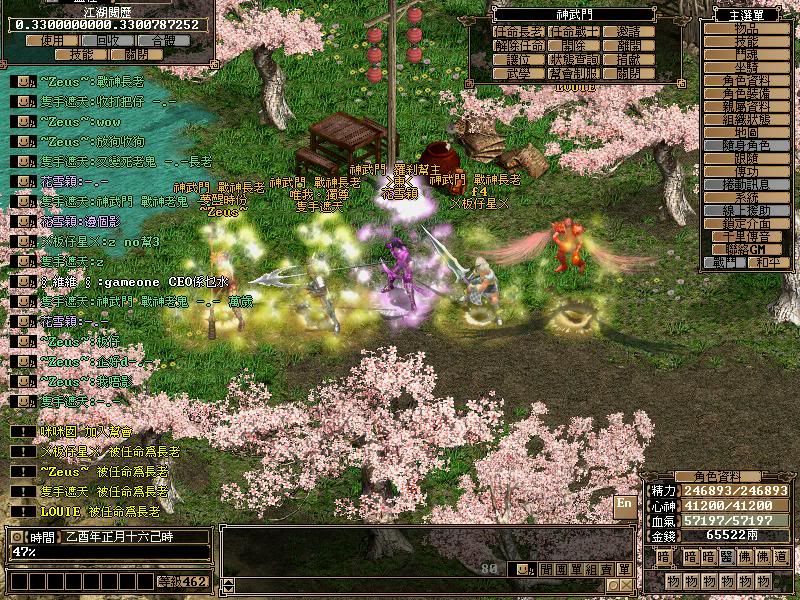Choose 邀請 (Invite) in the guild panel
The height and width of the screenshot is (600, 800).
[629, 32]
